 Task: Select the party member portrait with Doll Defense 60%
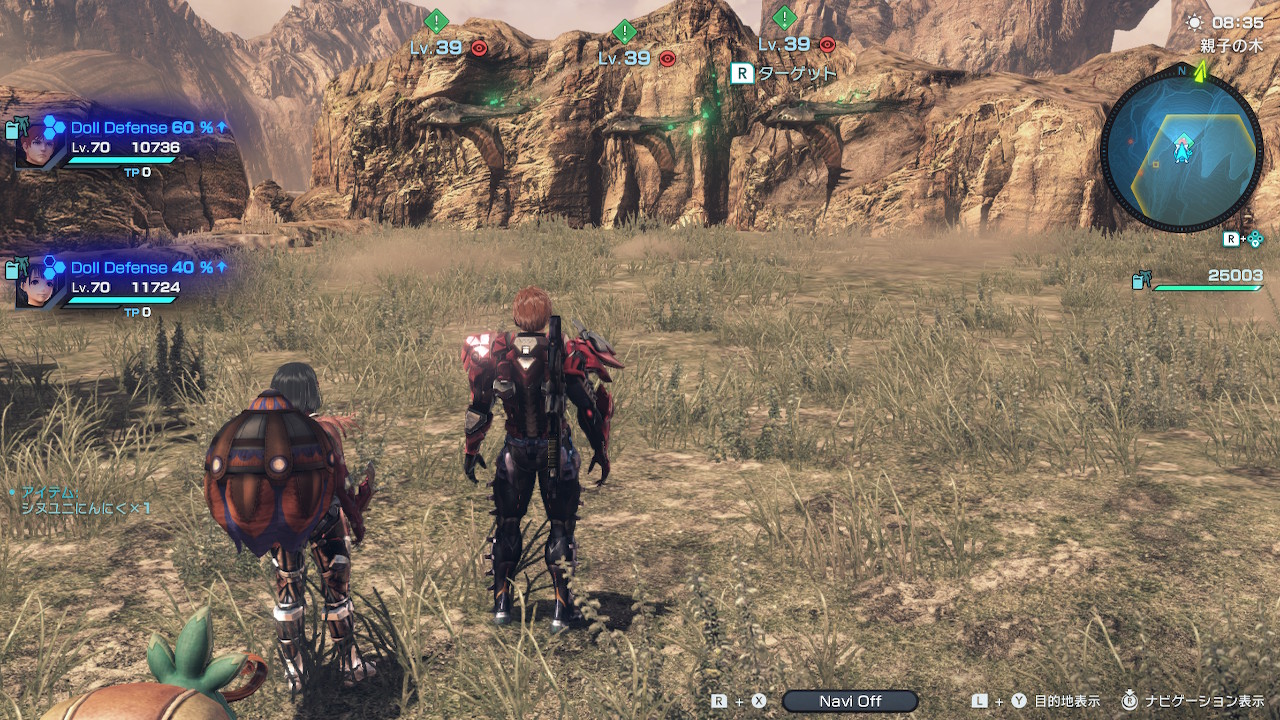tap(37, 145)
